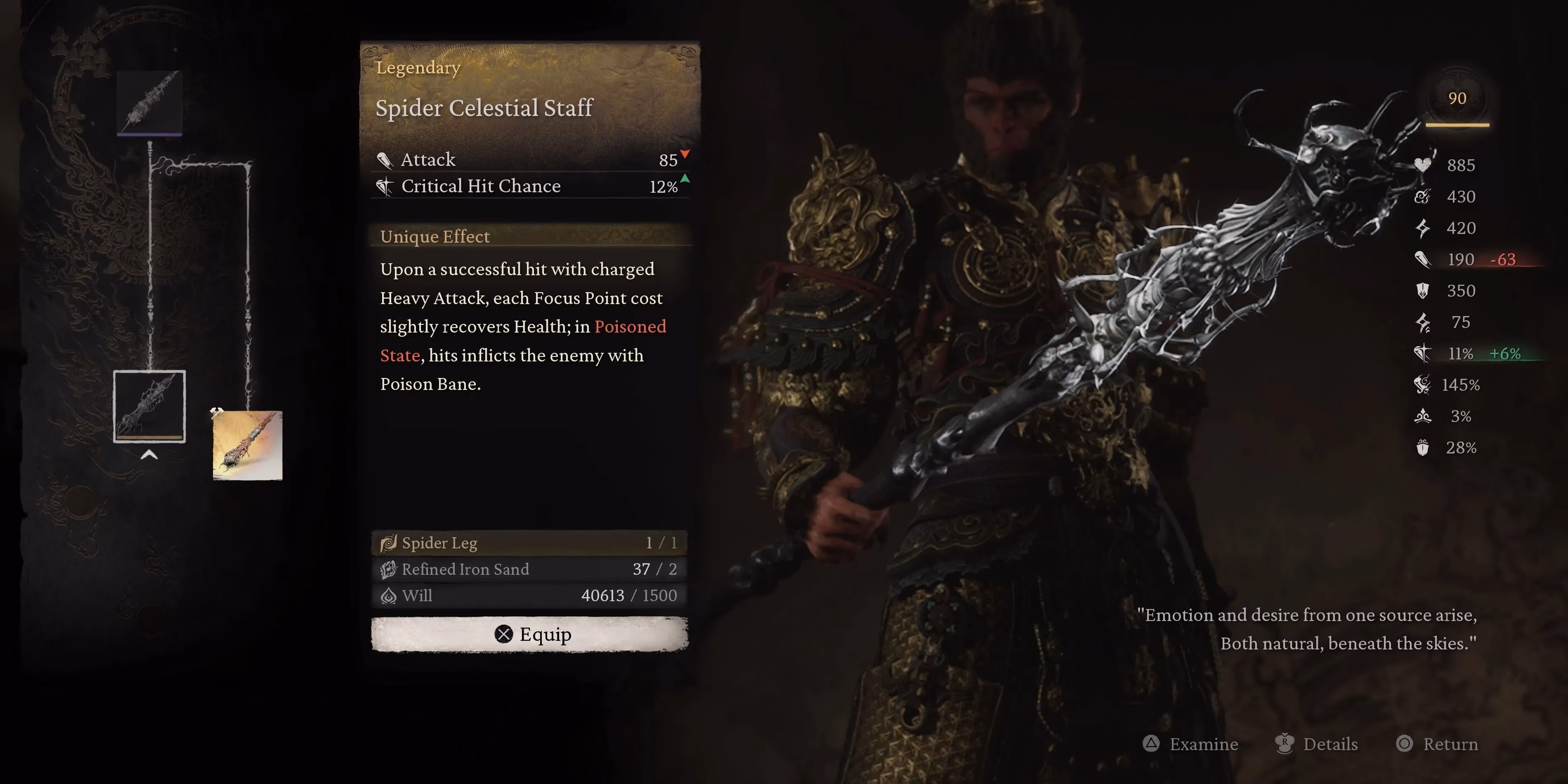Select the defense shield icon beside 350

tap(1422, 291)
